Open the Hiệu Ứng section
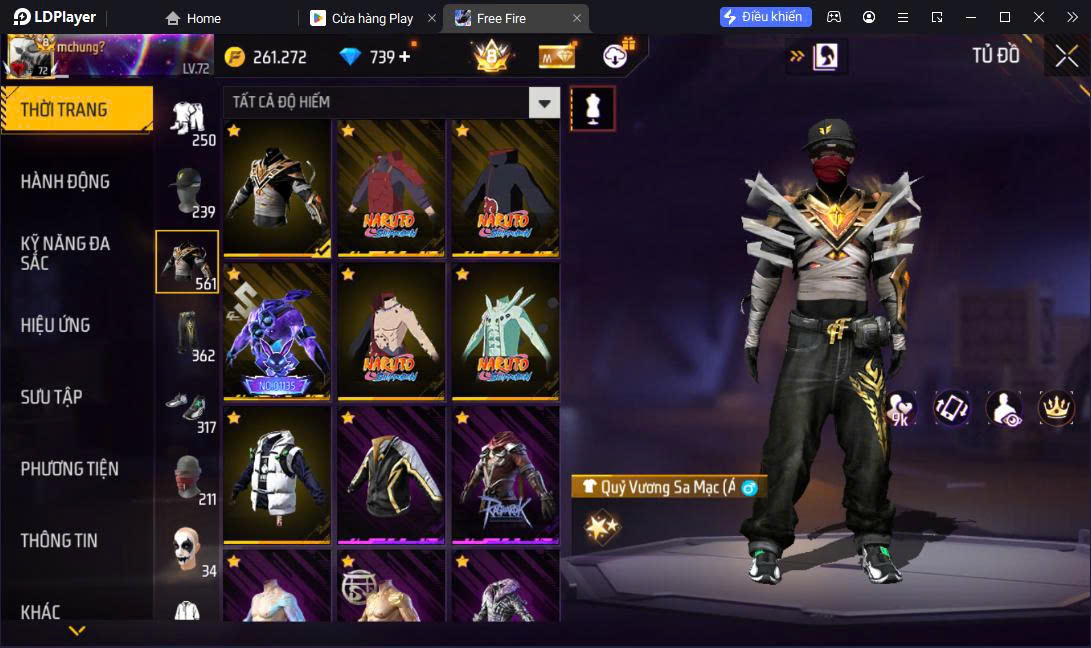The height and width of the screenshot is (648, 1091). 56,325
